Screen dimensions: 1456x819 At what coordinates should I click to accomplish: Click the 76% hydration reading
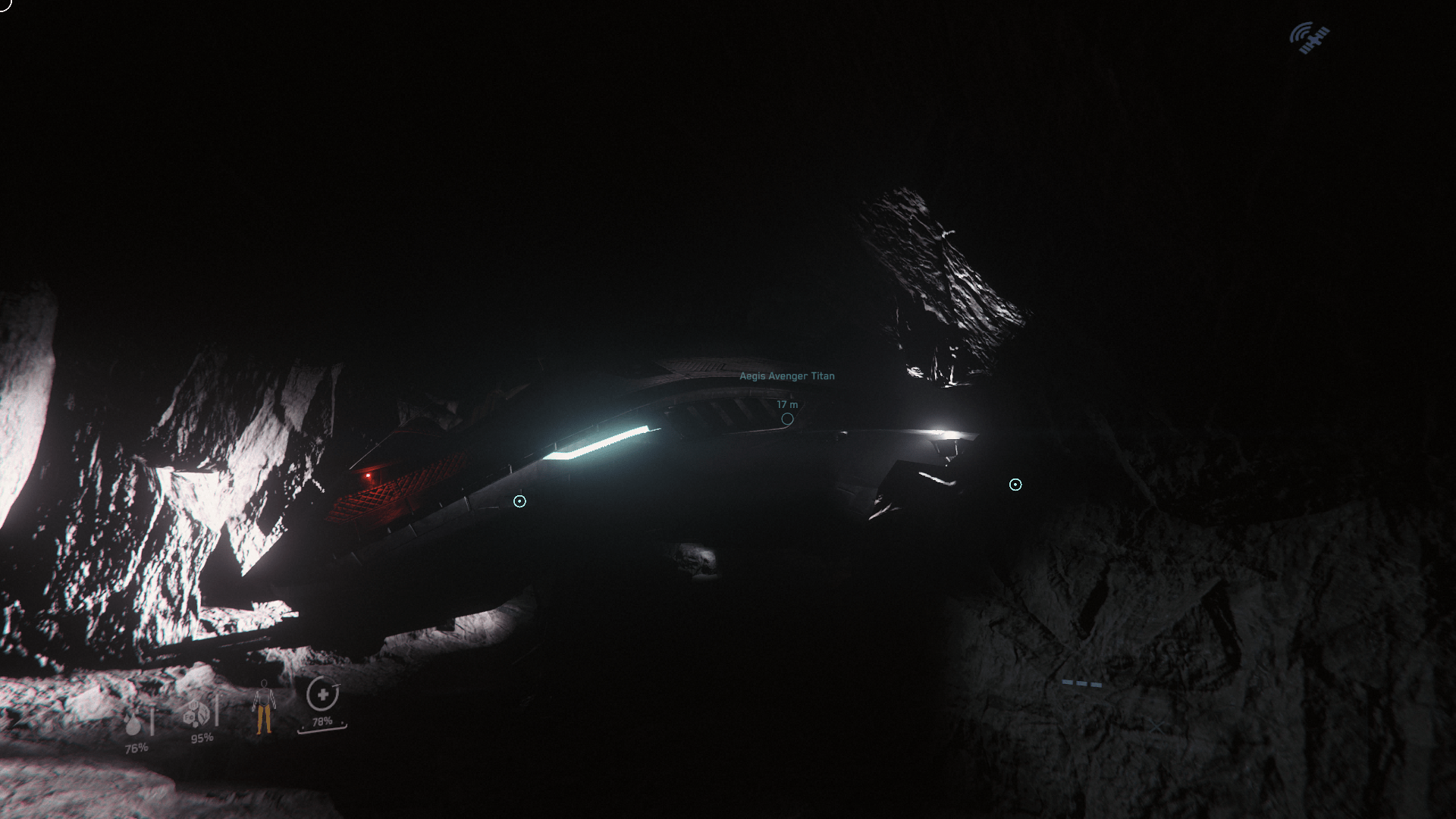137,748
